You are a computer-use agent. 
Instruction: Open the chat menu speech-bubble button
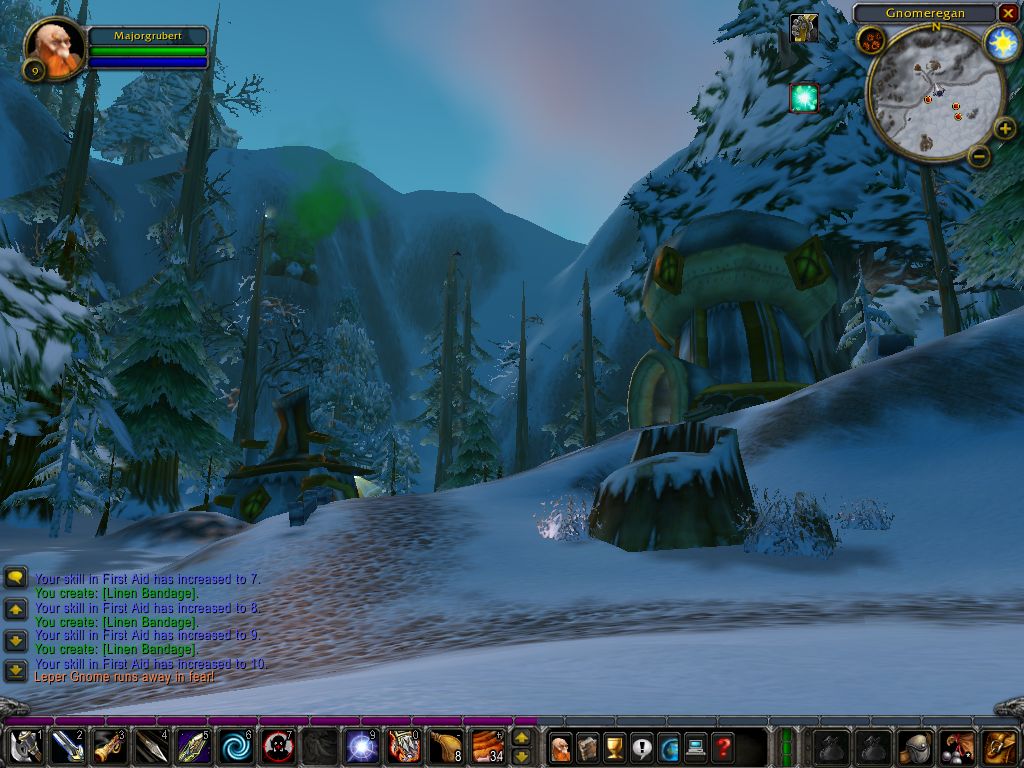(15, 578)
